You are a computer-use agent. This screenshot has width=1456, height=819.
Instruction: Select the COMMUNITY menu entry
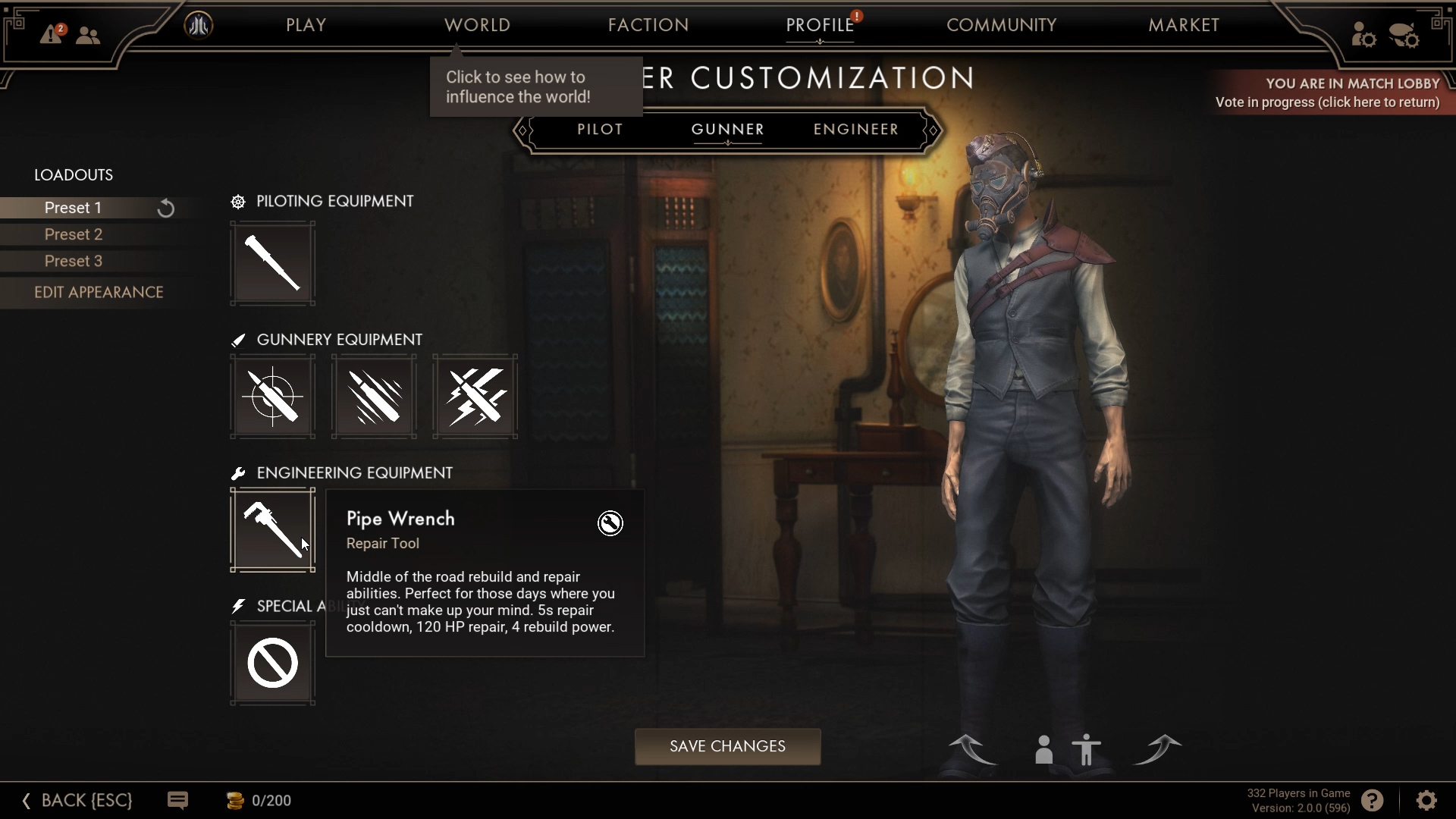tap(1001, 25)
